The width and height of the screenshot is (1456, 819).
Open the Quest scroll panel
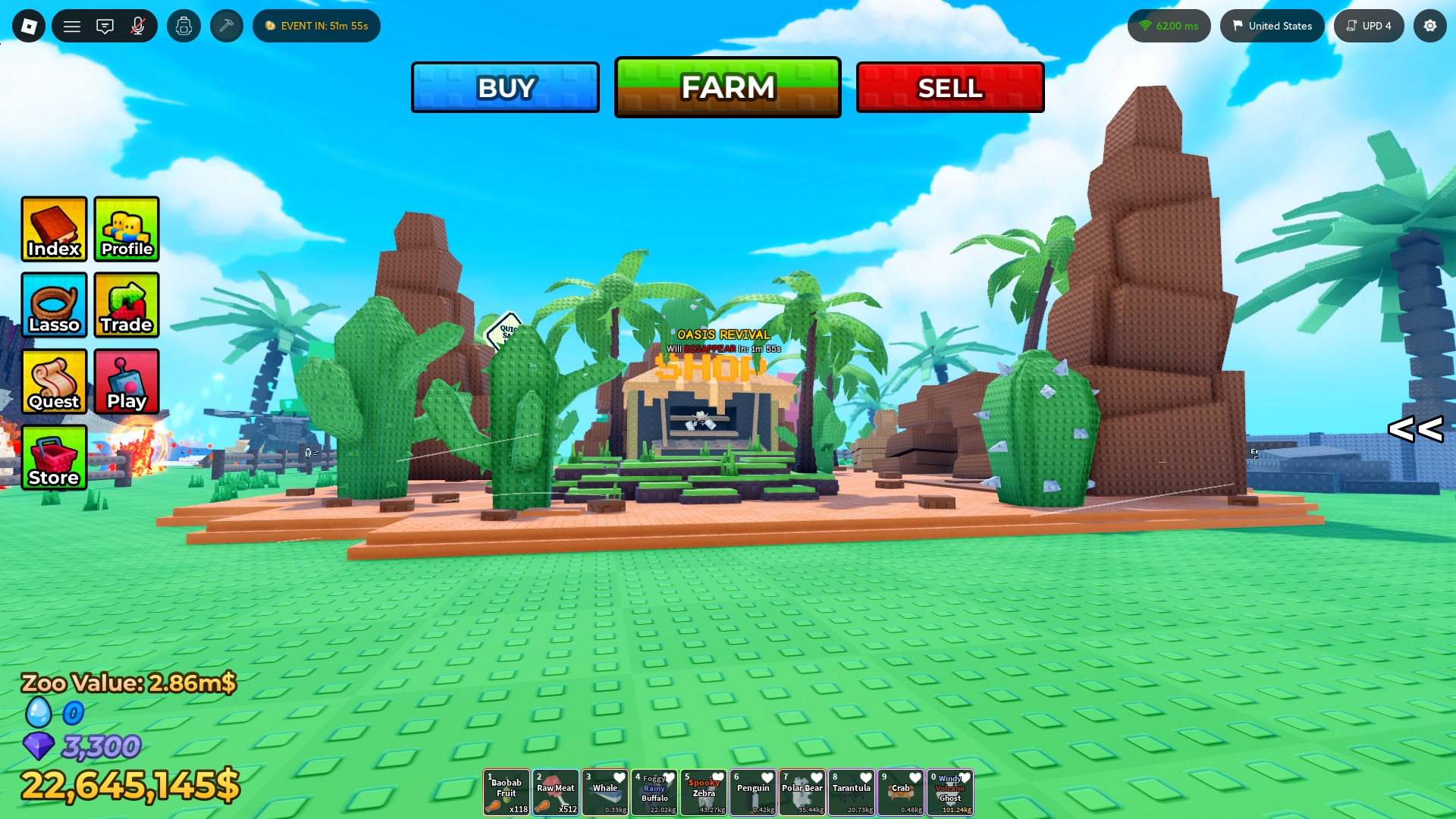(x=54, y=381)
